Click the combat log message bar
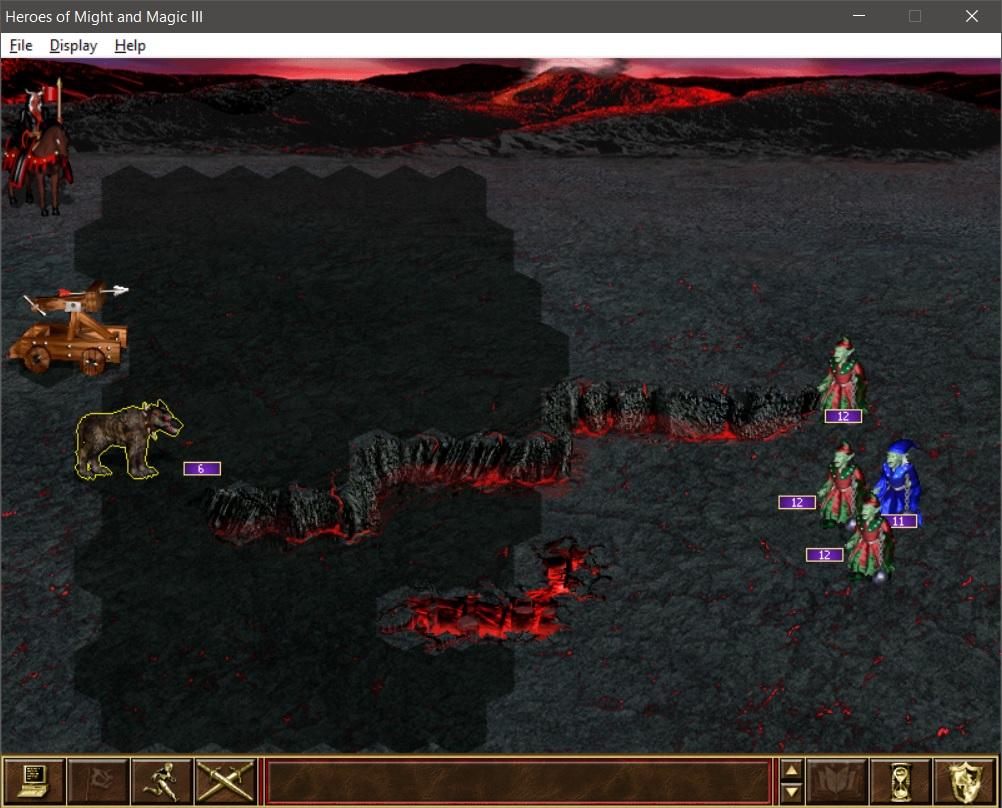Viewport: 1002px width, 808px height. [x=517, y=781]
